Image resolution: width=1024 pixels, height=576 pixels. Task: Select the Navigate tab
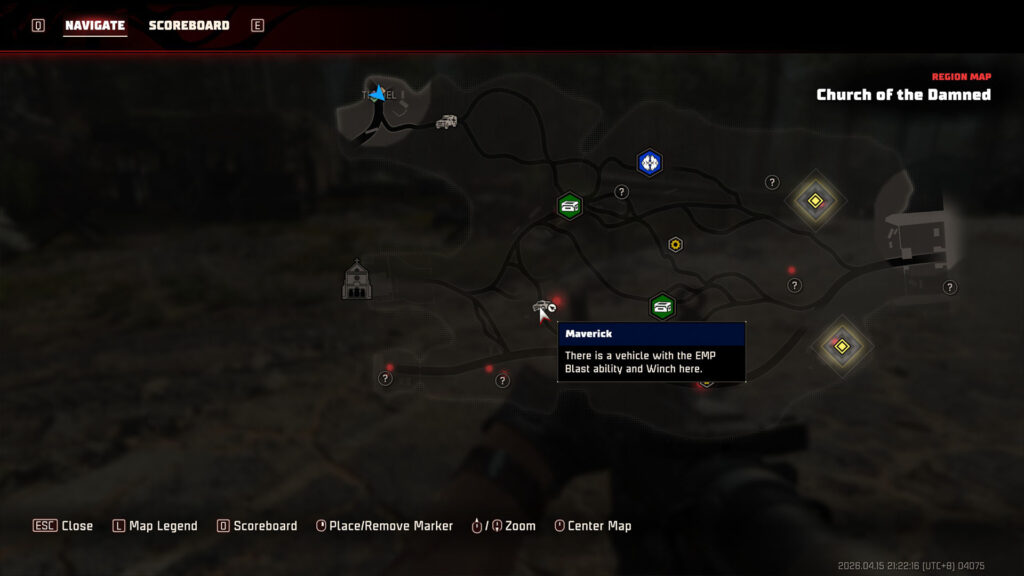pos(95,25)
